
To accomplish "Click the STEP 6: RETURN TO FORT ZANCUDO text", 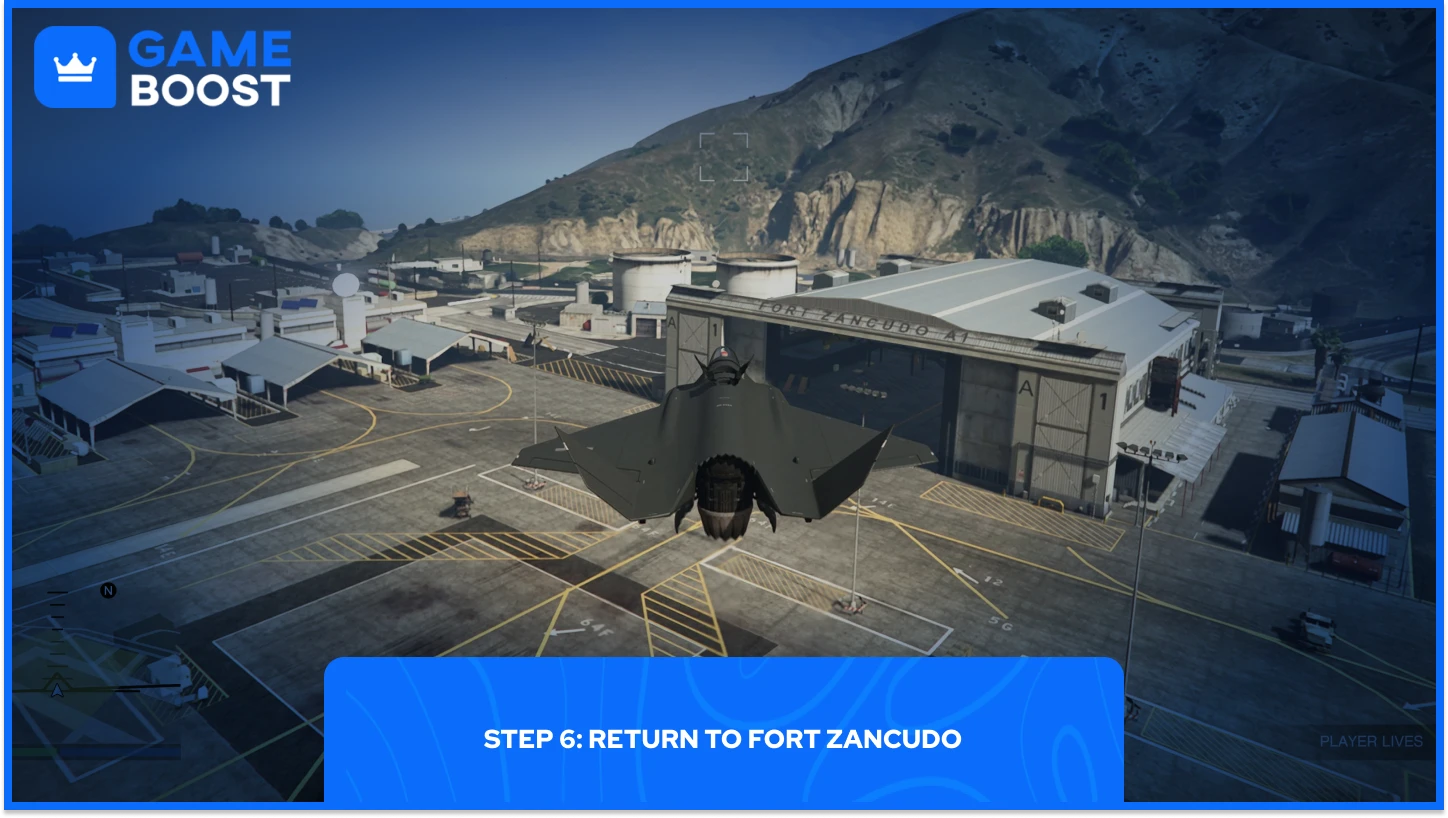I will [722, 740].
